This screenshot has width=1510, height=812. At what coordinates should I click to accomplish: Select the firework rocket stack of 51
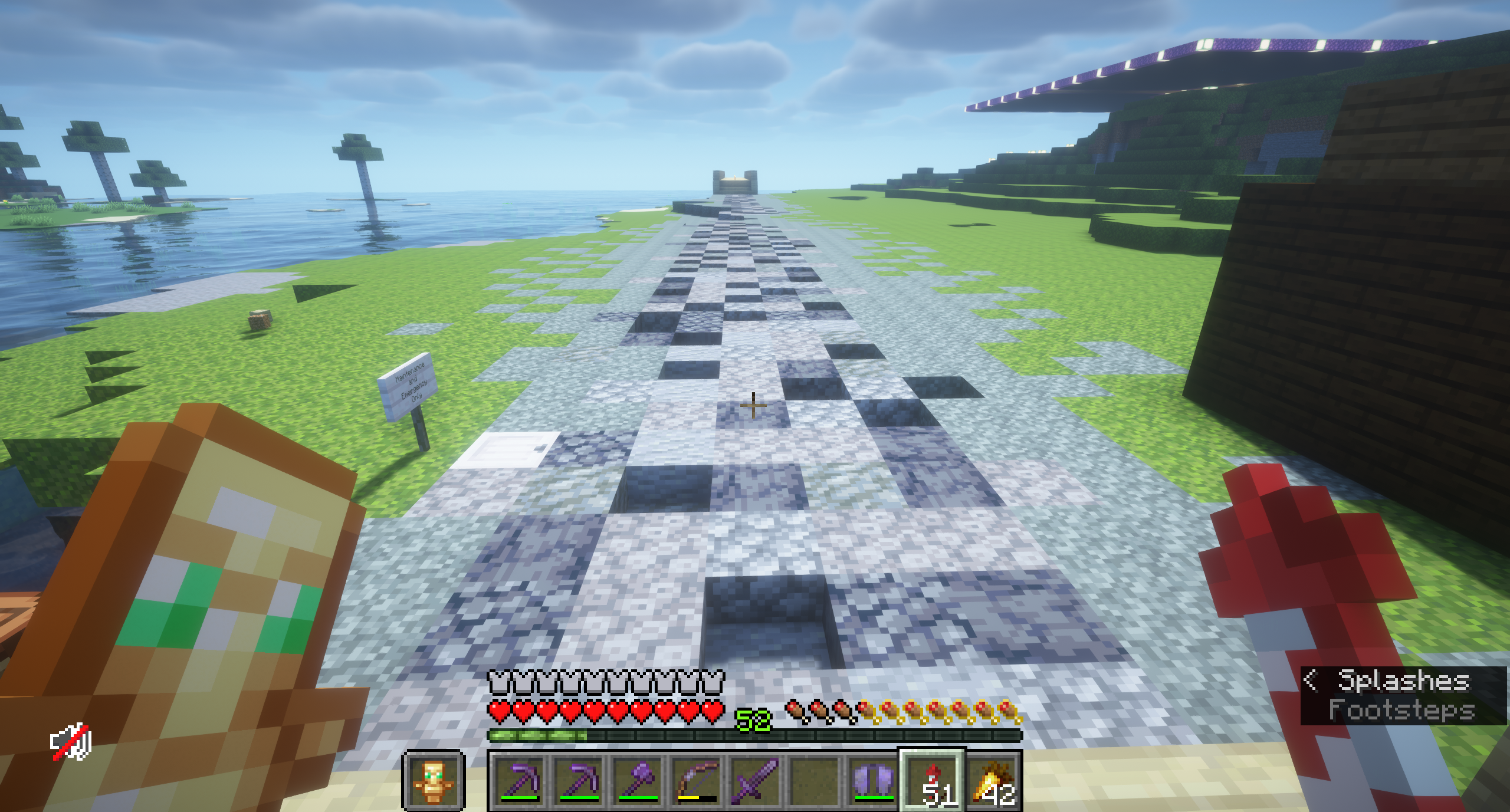tap(933, 781)
